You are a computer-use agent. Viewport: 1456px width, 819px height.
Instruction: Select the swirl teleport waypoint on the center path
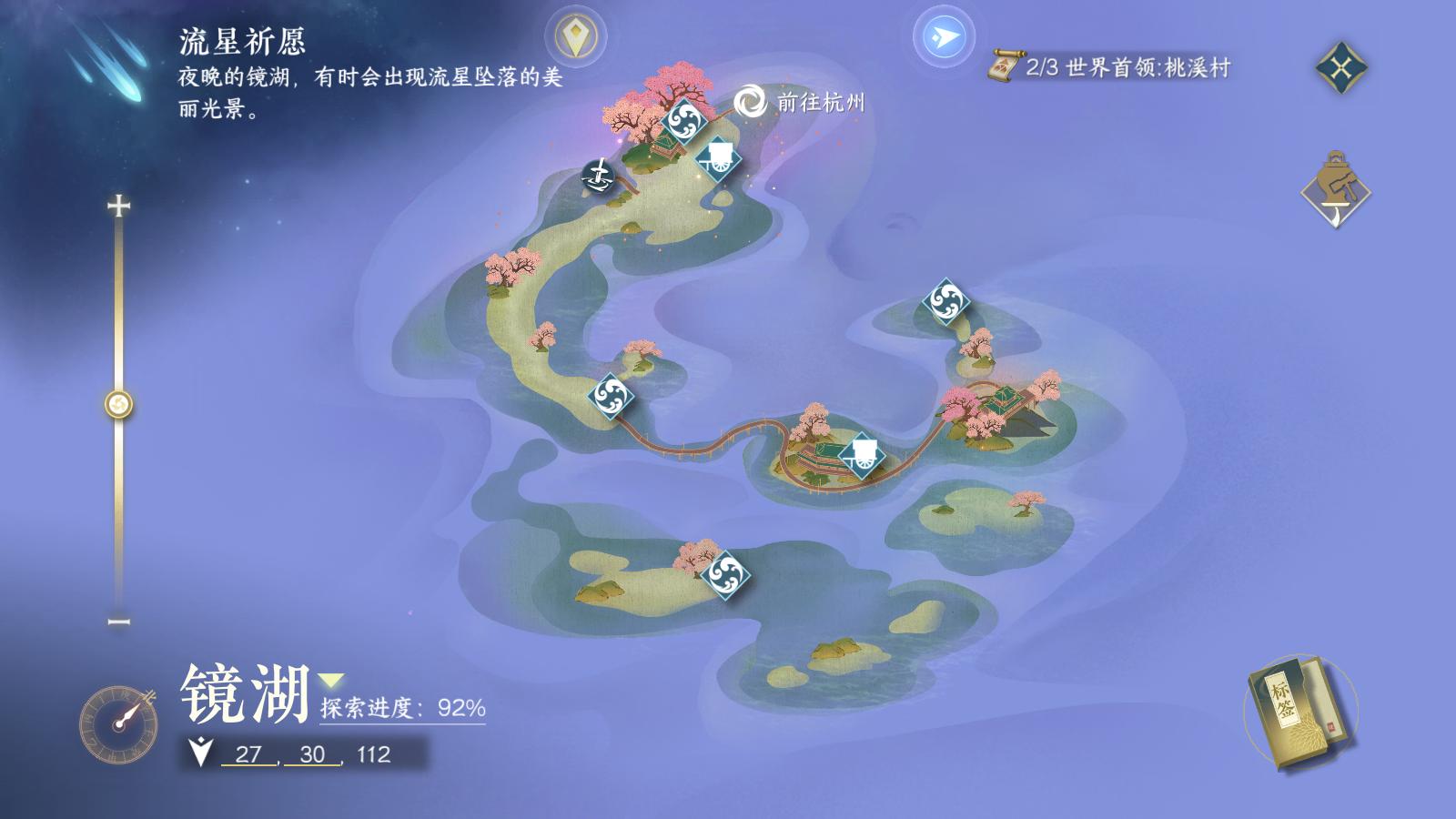pyautogui.click(x=612, y=399)
